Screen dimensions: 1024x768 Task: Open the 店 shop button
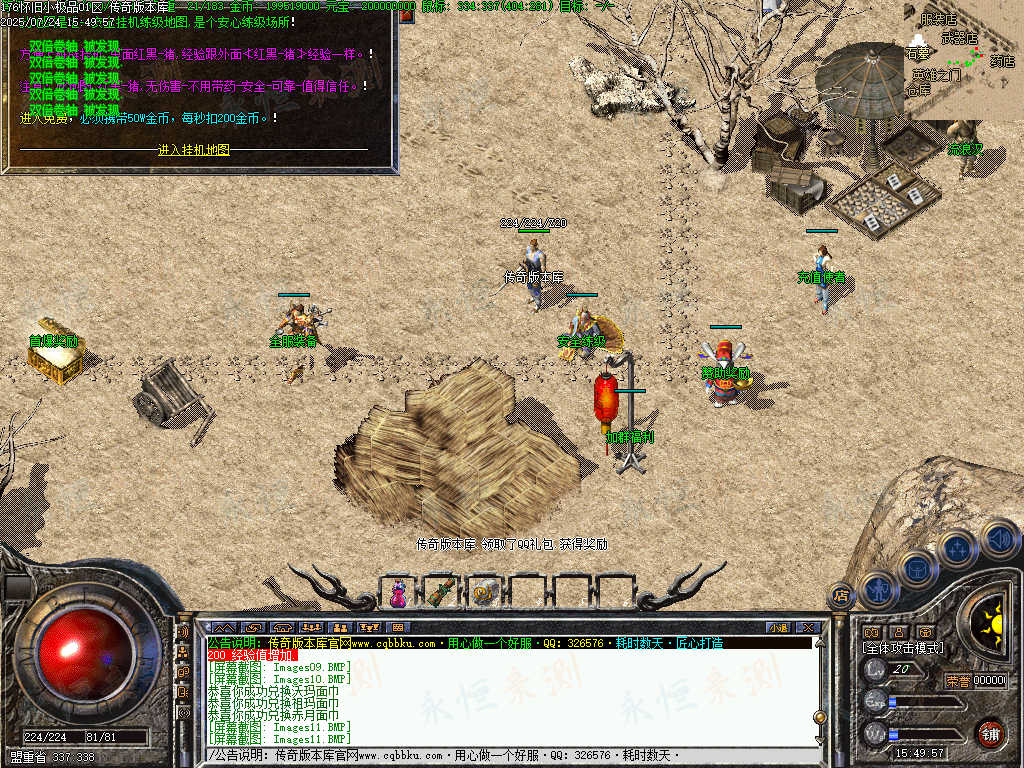coord(841,595)
